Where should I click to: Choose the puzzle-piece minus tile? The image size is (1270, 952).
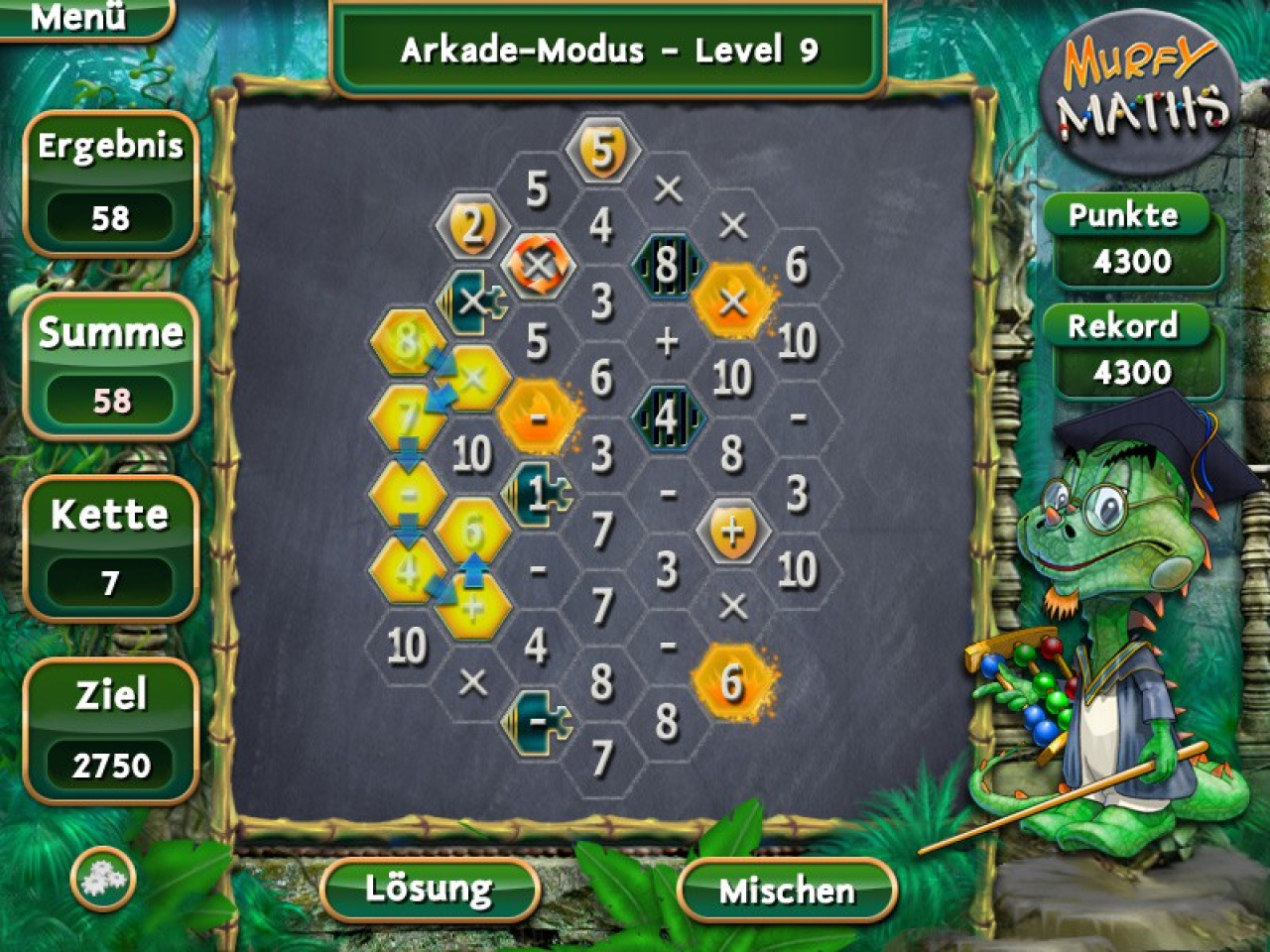click(538, 721)
